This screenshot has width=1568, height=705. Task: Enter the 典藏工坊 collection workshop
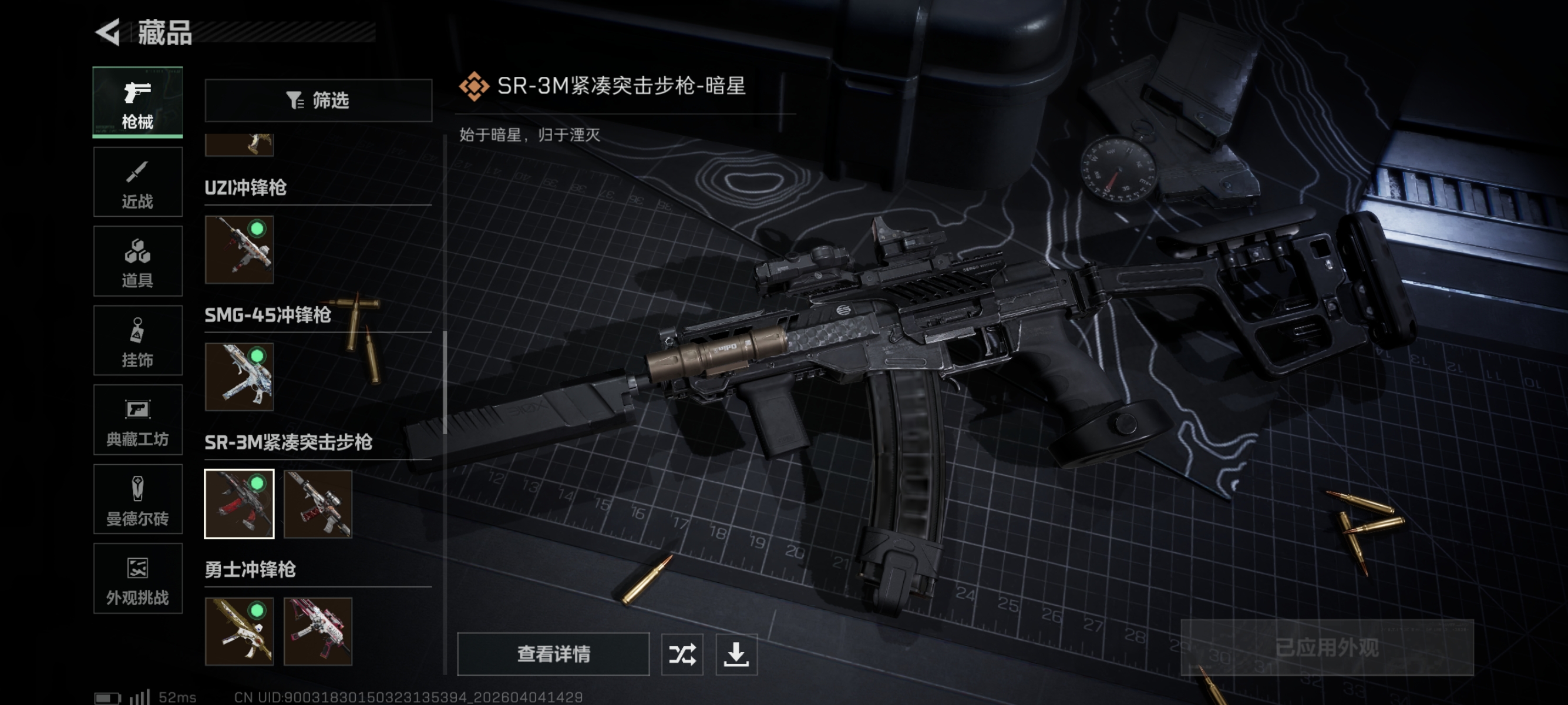tap(137, 420)
